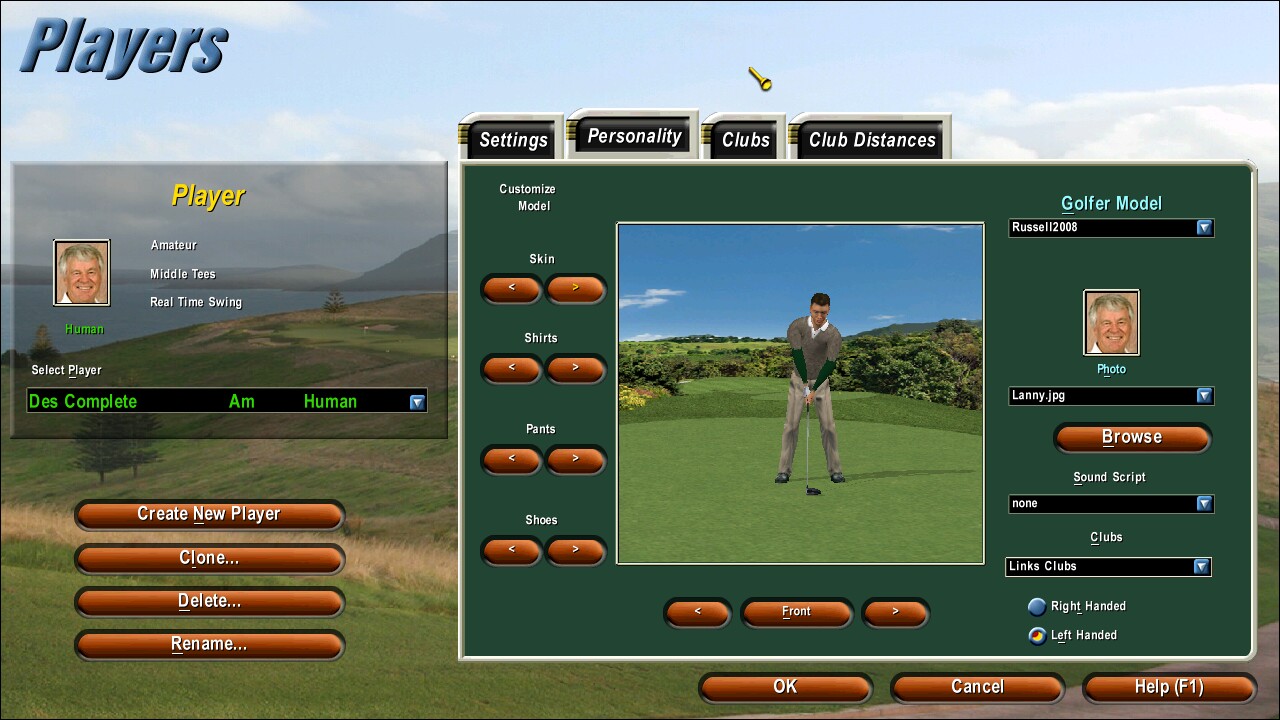Cancel and discard player changes
Viewport: 1280px width, 720px height.
coord(977,687)
